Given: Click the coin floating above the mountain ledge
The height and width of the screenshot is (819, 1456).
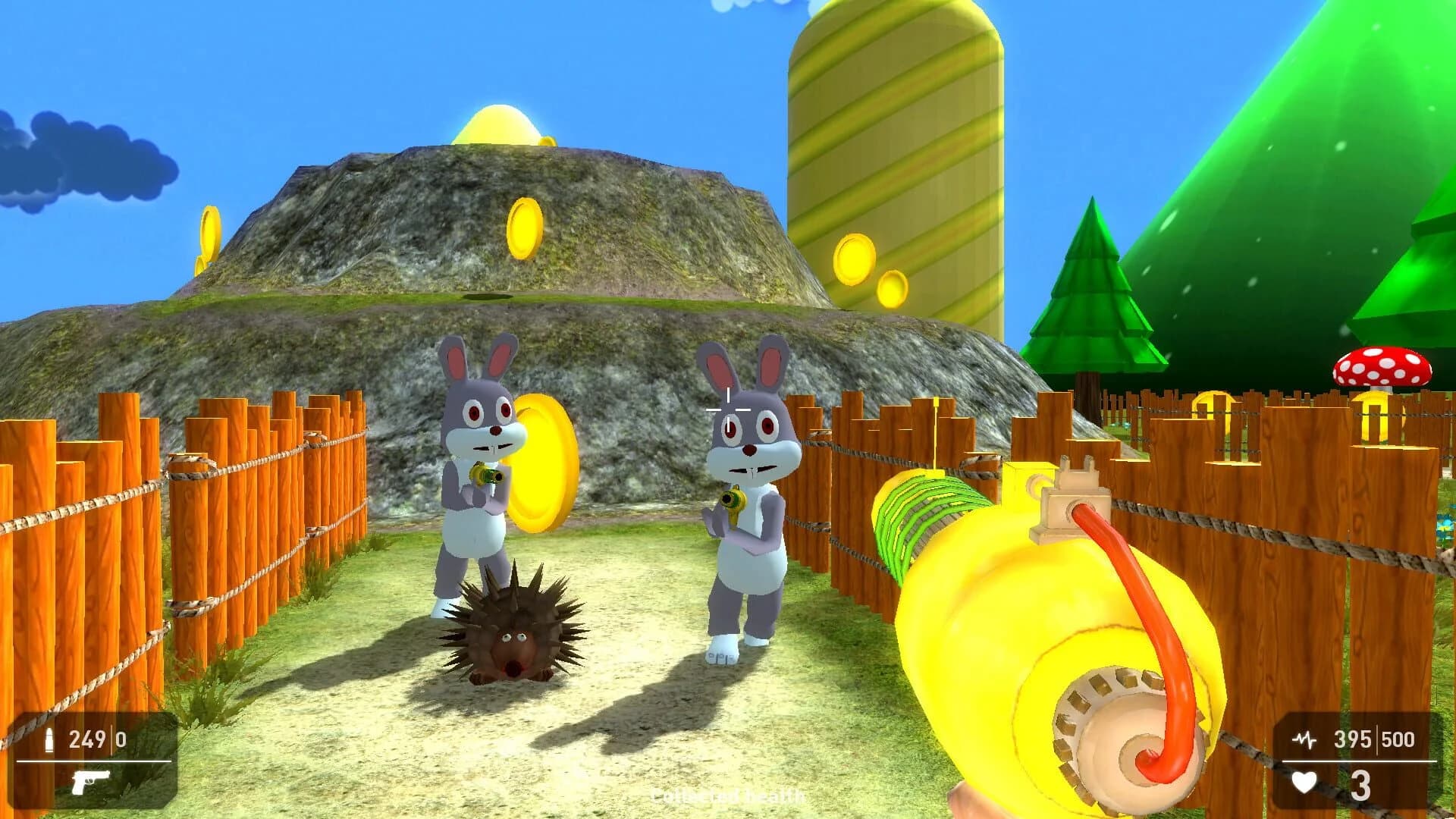Looking at the screenshot, I should click(x=523, y=227).
